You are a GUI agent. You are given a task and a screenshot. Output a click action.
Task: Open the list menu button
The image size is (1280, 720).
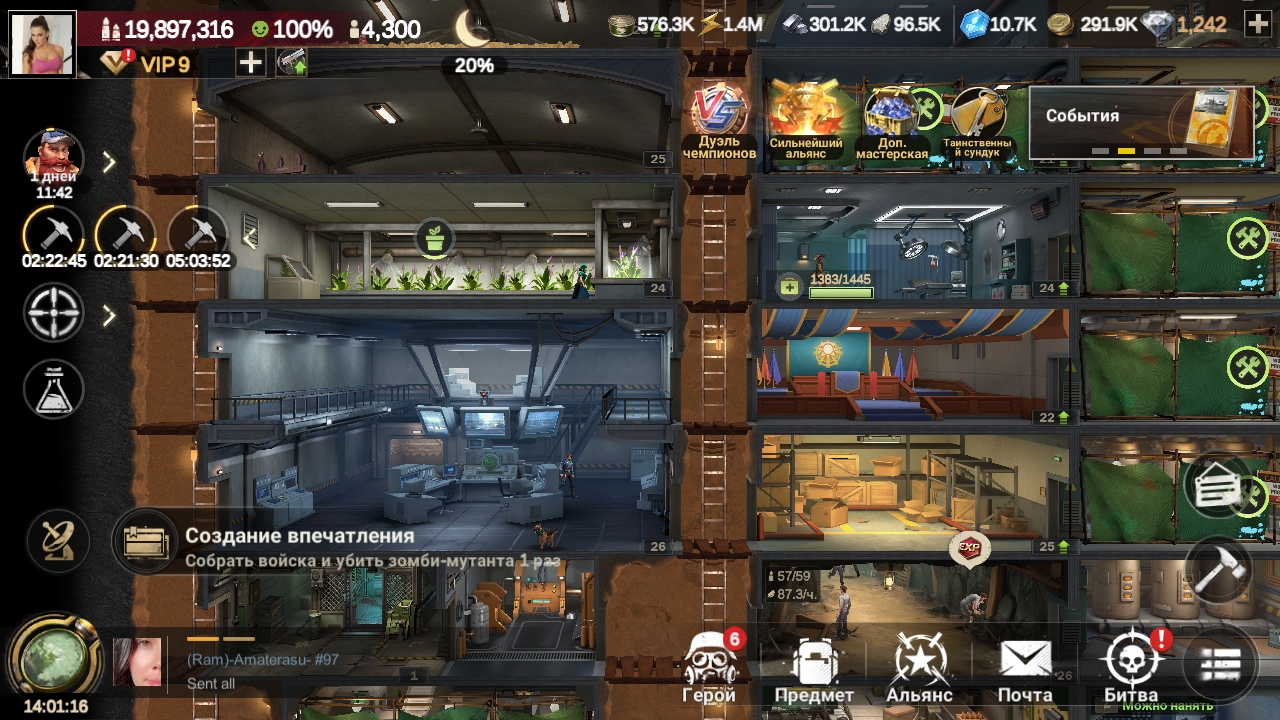point(1220,664)
